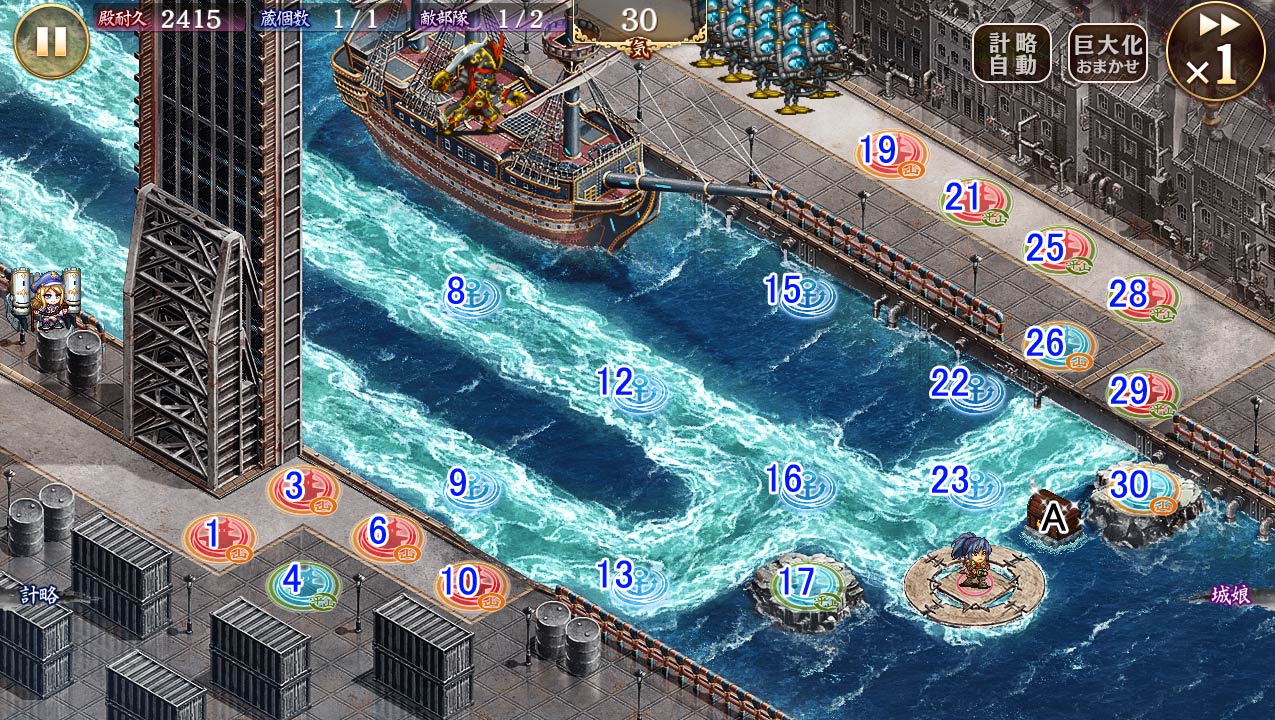Pause the battle with the pause button

click(x=51, y=41)
